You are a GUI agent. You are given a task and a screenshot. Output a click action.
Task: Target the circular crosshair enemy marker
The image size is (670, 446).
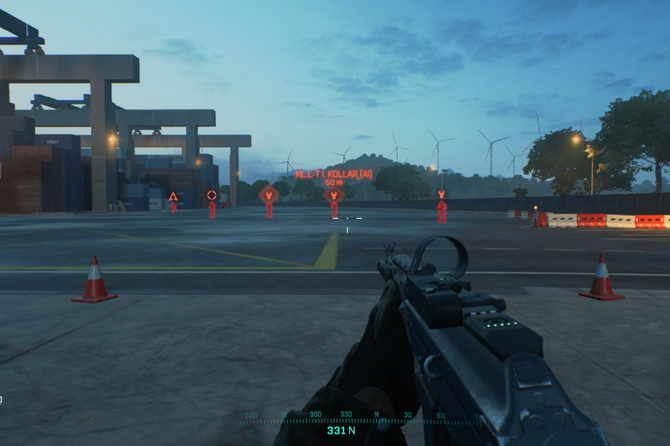pyautogui.click(x=211, y=195)
